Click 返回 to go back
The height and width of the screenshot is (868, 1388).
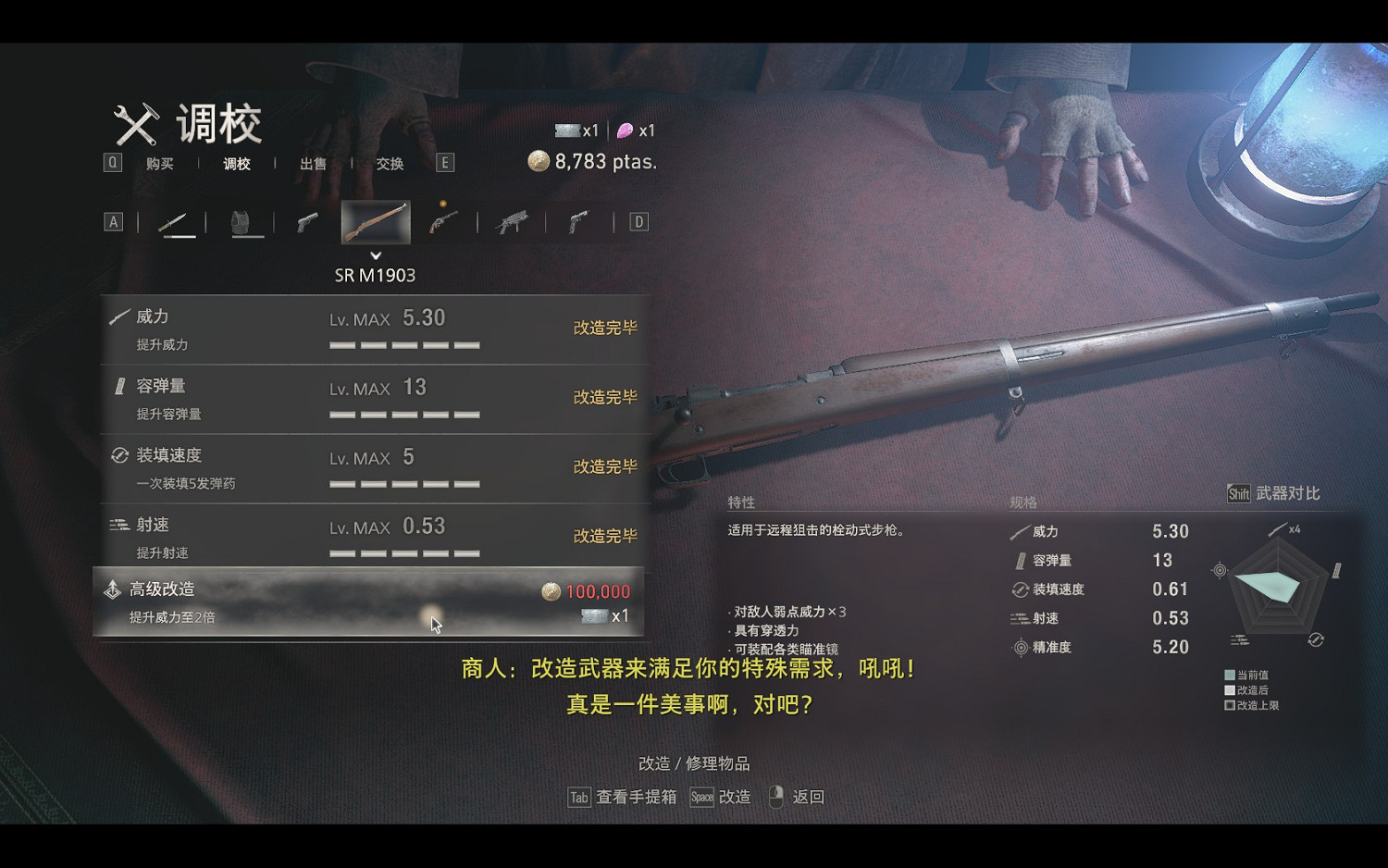tap(808, 797)
